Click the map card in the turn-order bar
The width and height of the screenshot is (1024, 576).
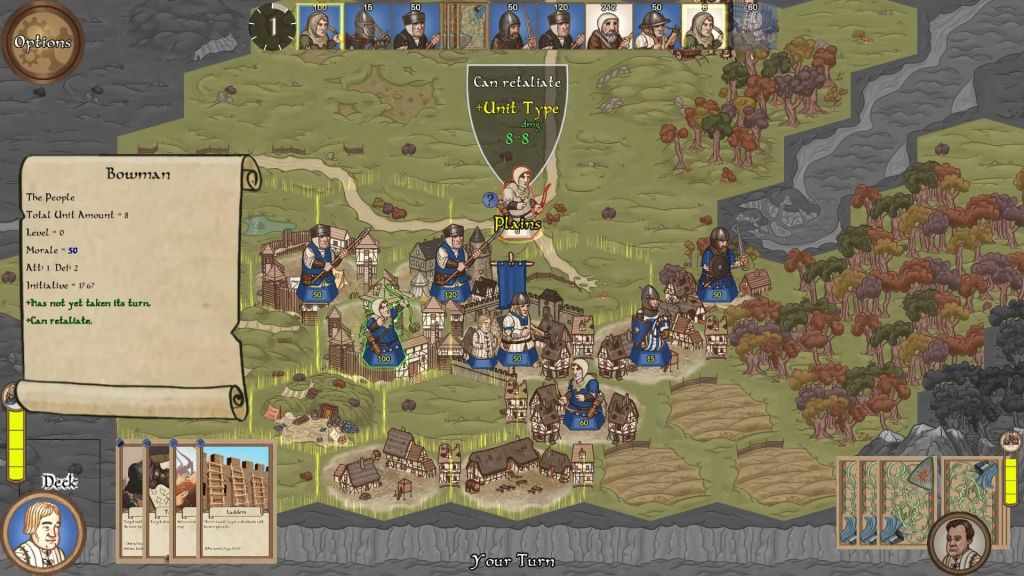click(x=464, y=27)
